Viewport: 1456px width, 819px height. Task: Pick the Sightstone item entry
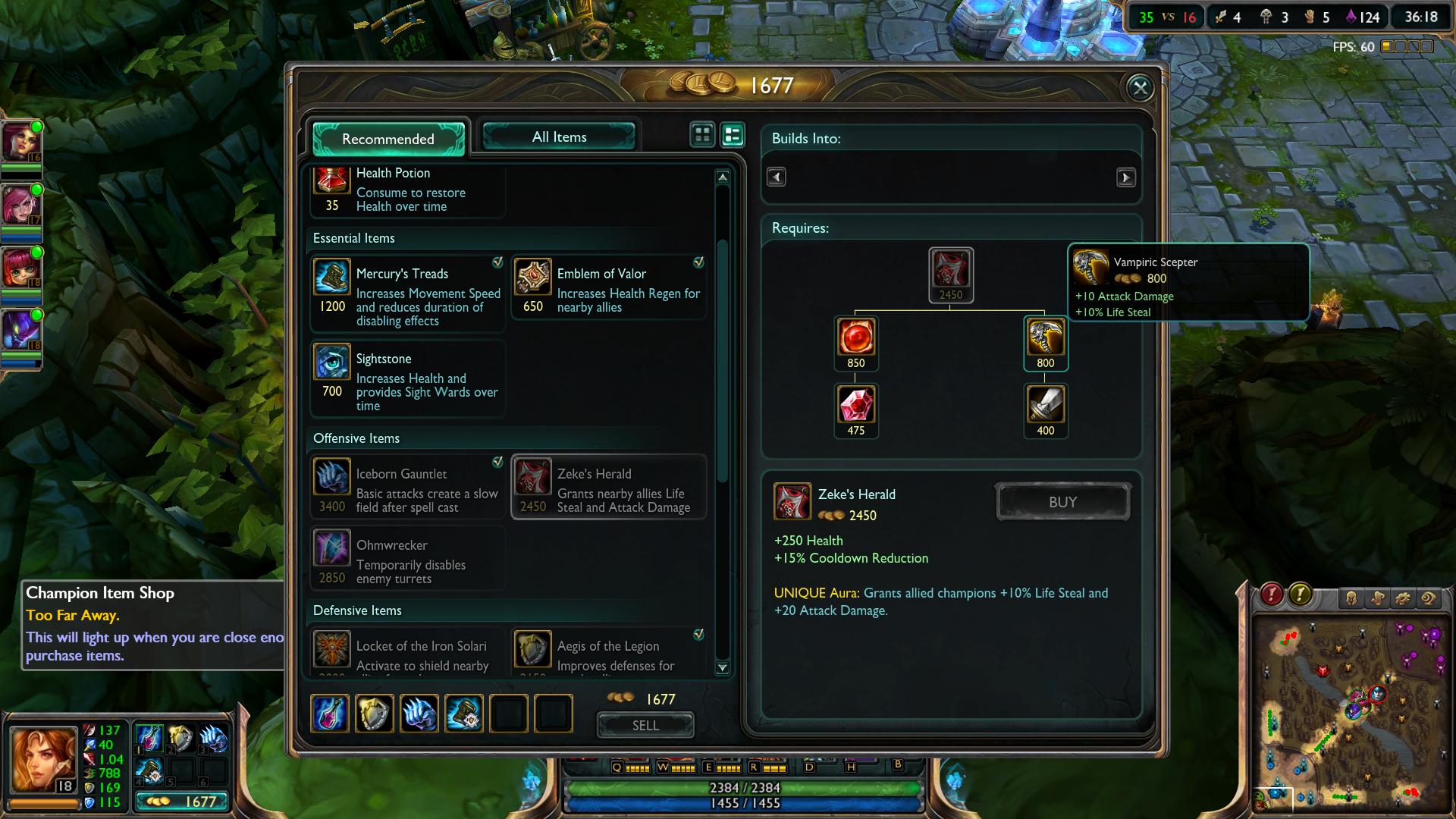point(408,380)
